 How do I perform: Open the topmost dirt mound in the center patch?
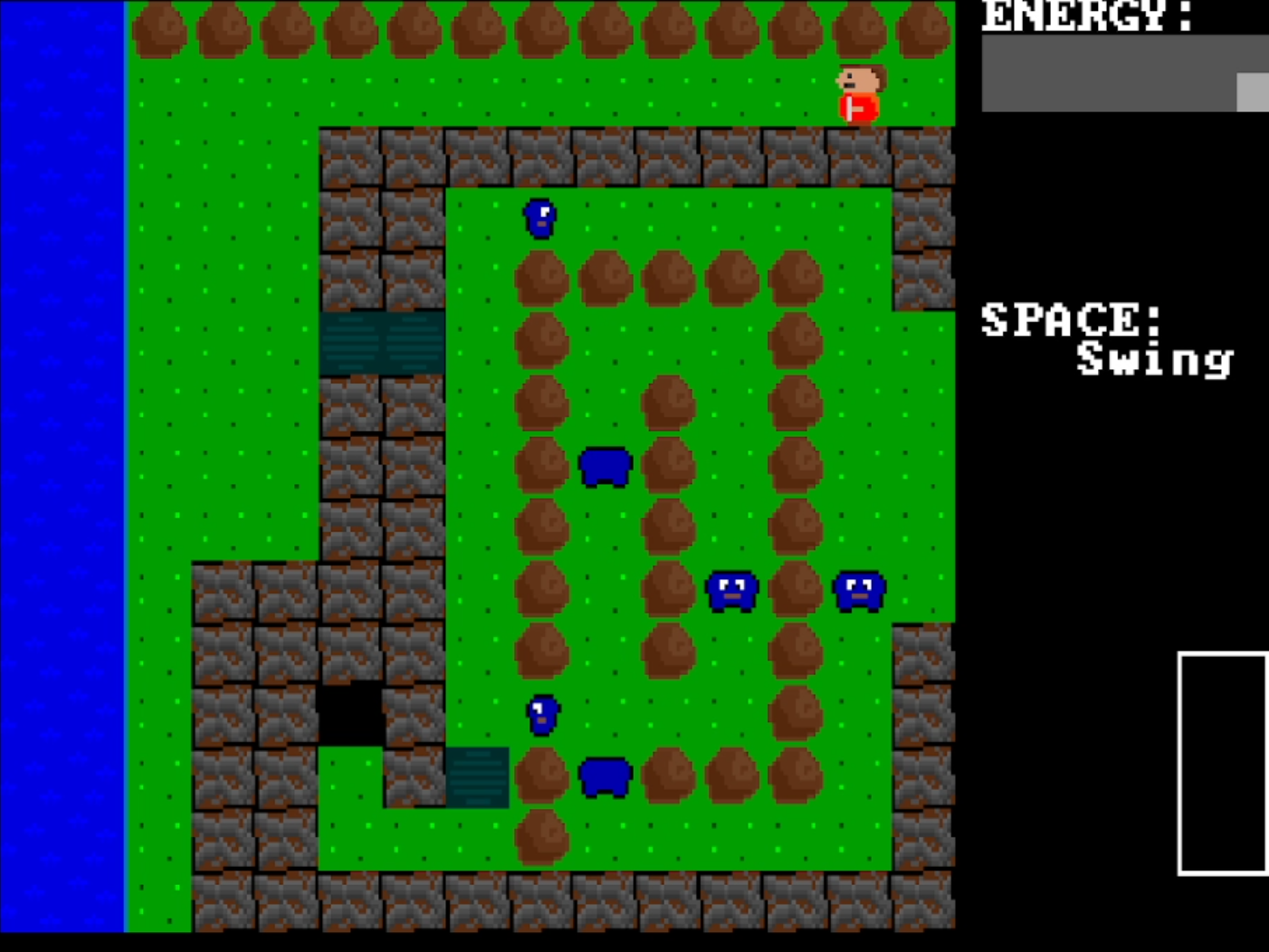pos(541,278)
